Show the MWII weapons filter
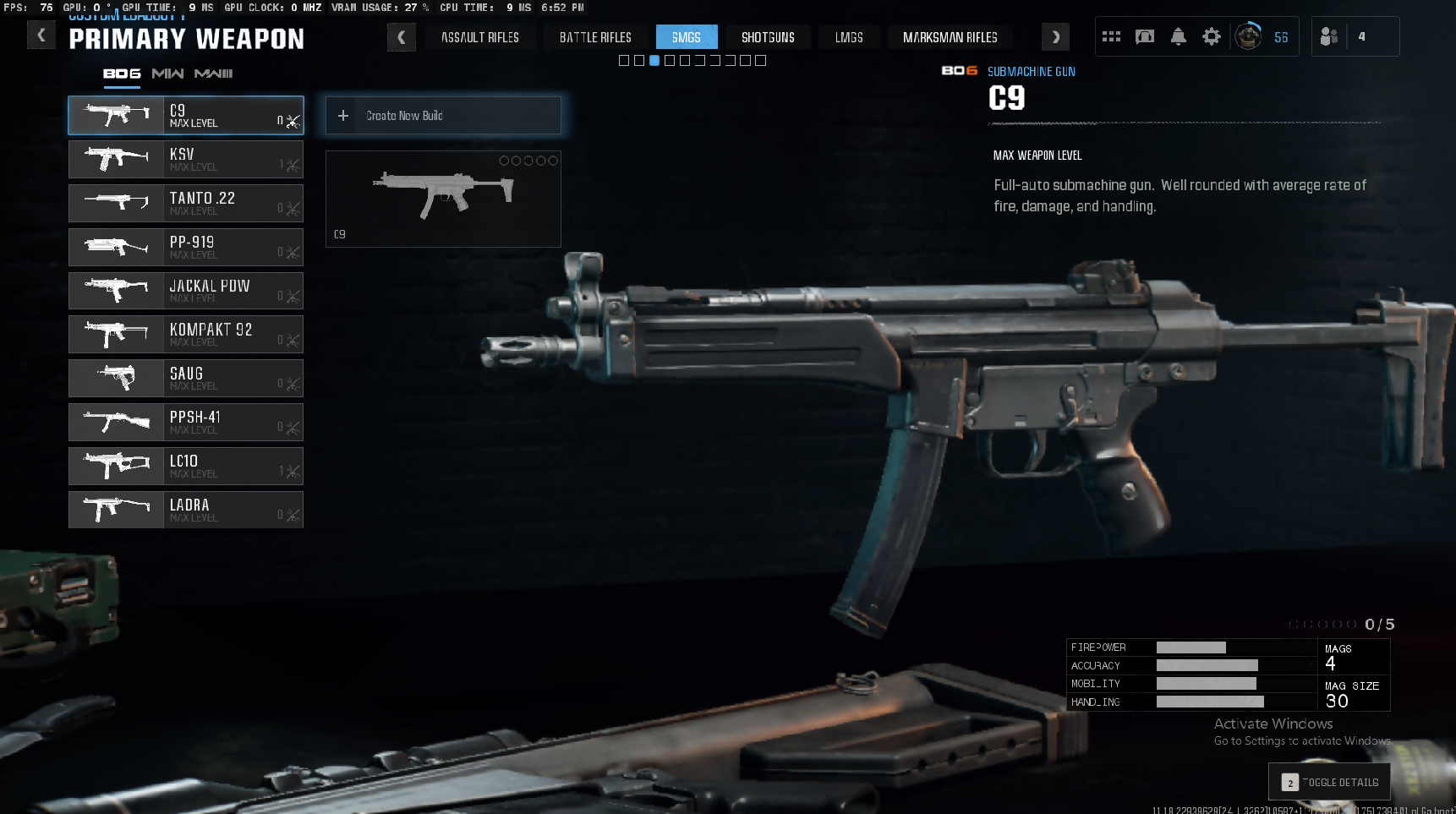 167,74
